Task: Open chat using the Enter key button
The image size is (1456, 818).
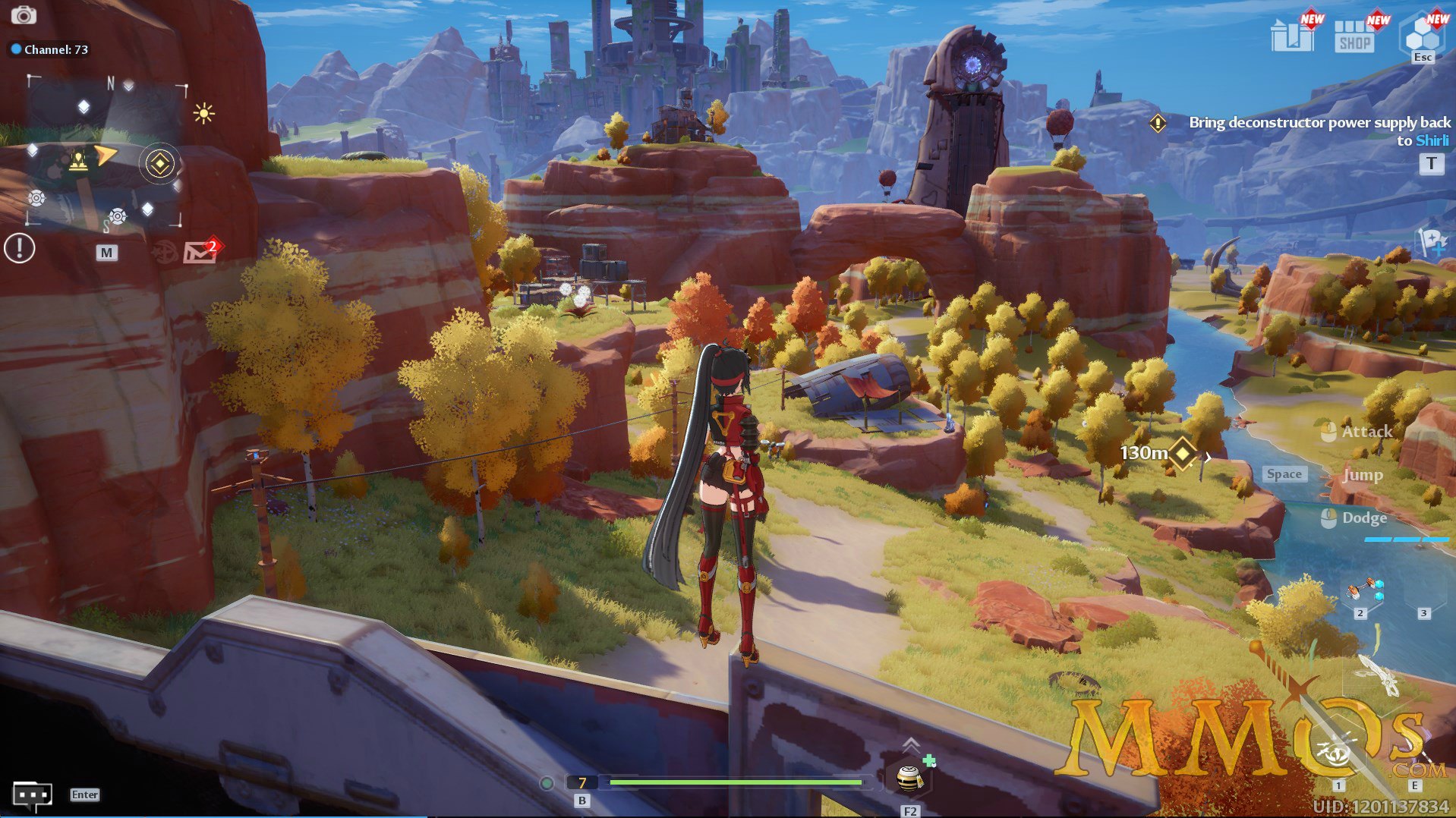Action: click(84, 794)
